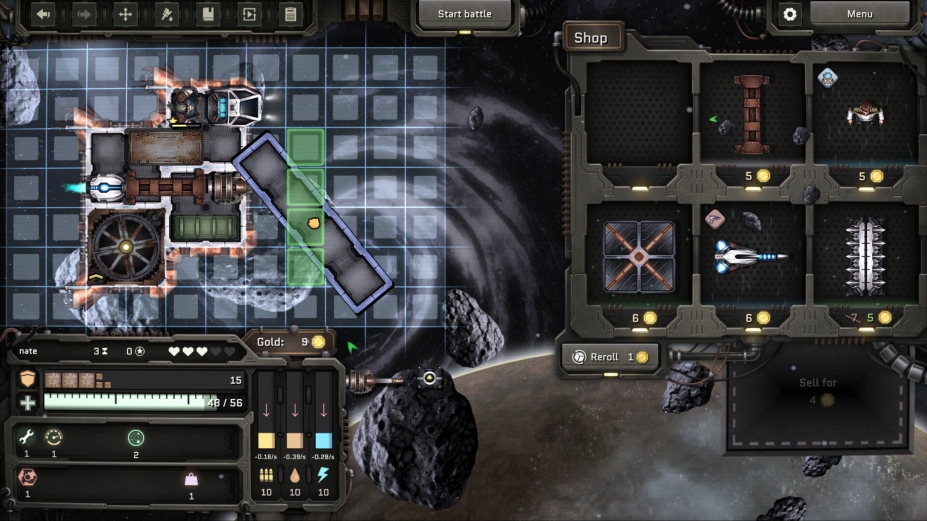
Task: Open the Menu
Action: pos(859,14)
